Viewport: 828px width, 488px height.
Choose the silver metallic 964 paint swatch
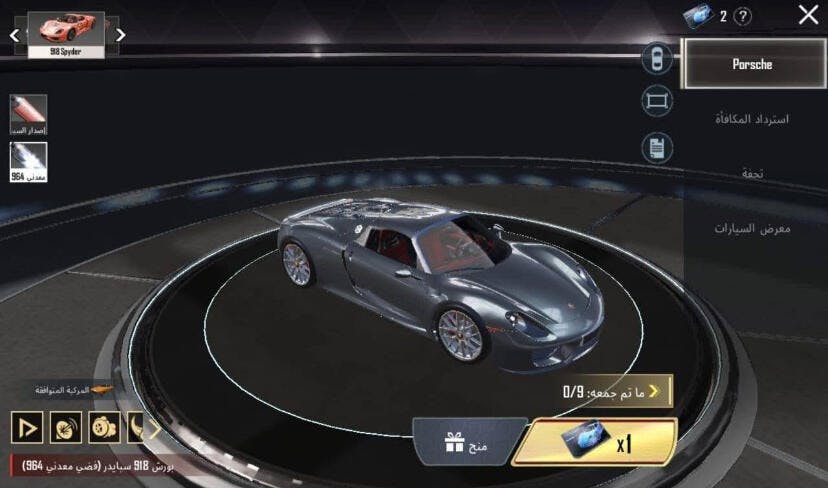click(28, 162)
